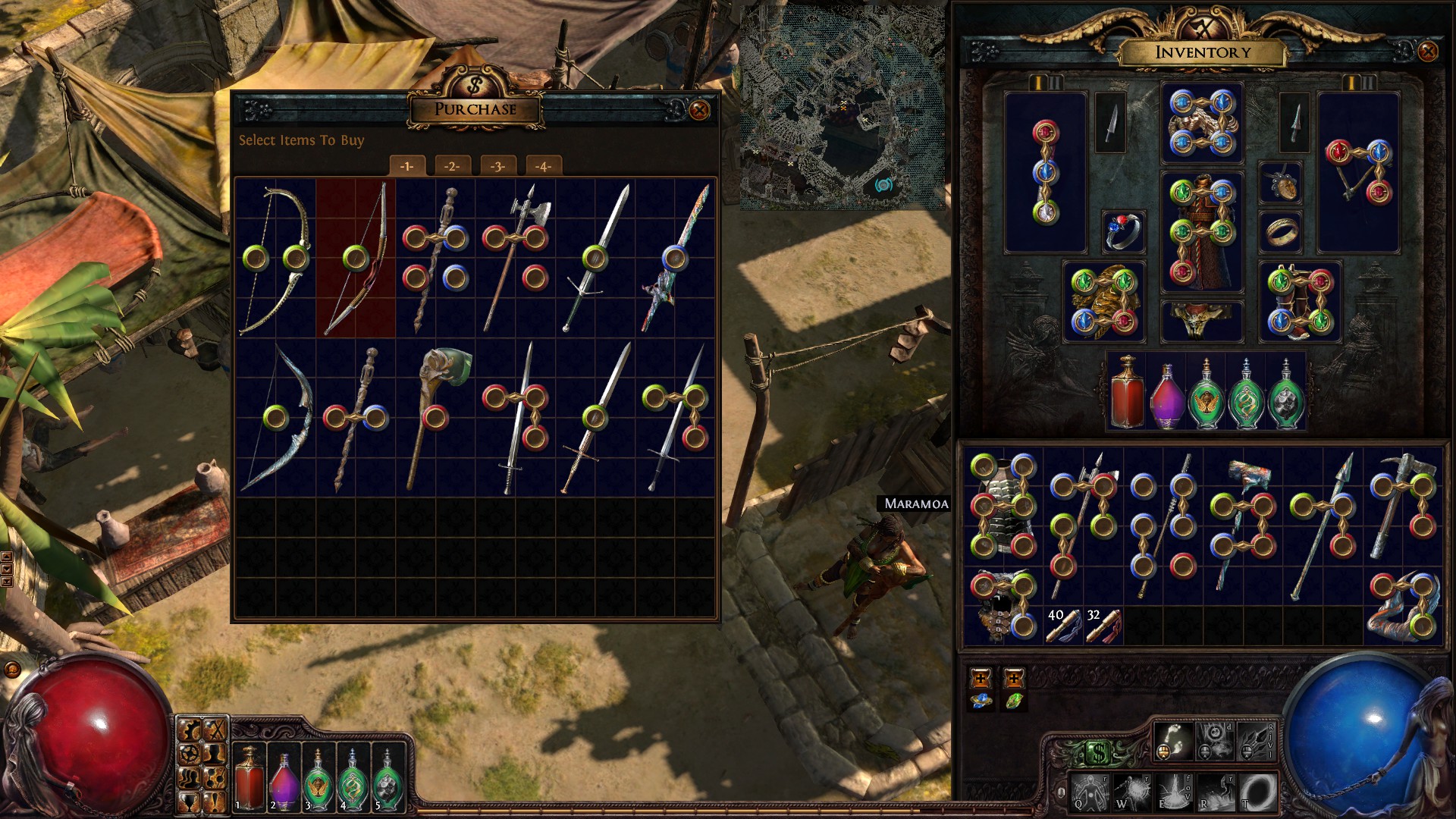Screen dimensions: 1456x819
Task: Open the green dollar shop button
Action: [1099, 752]
